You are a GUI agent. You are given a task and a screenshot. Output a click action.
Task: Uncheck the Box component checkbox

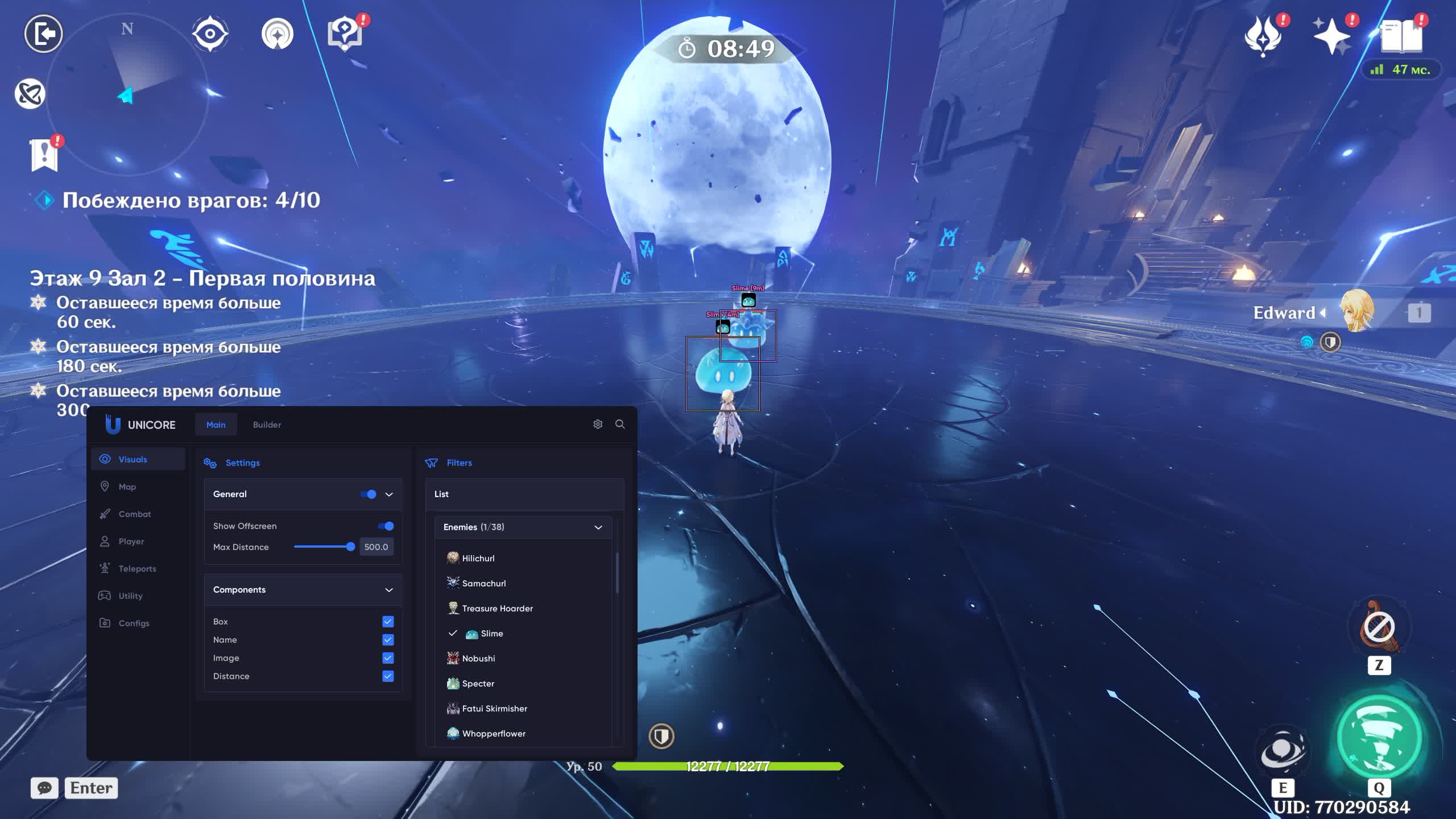(x=388, y=622)
